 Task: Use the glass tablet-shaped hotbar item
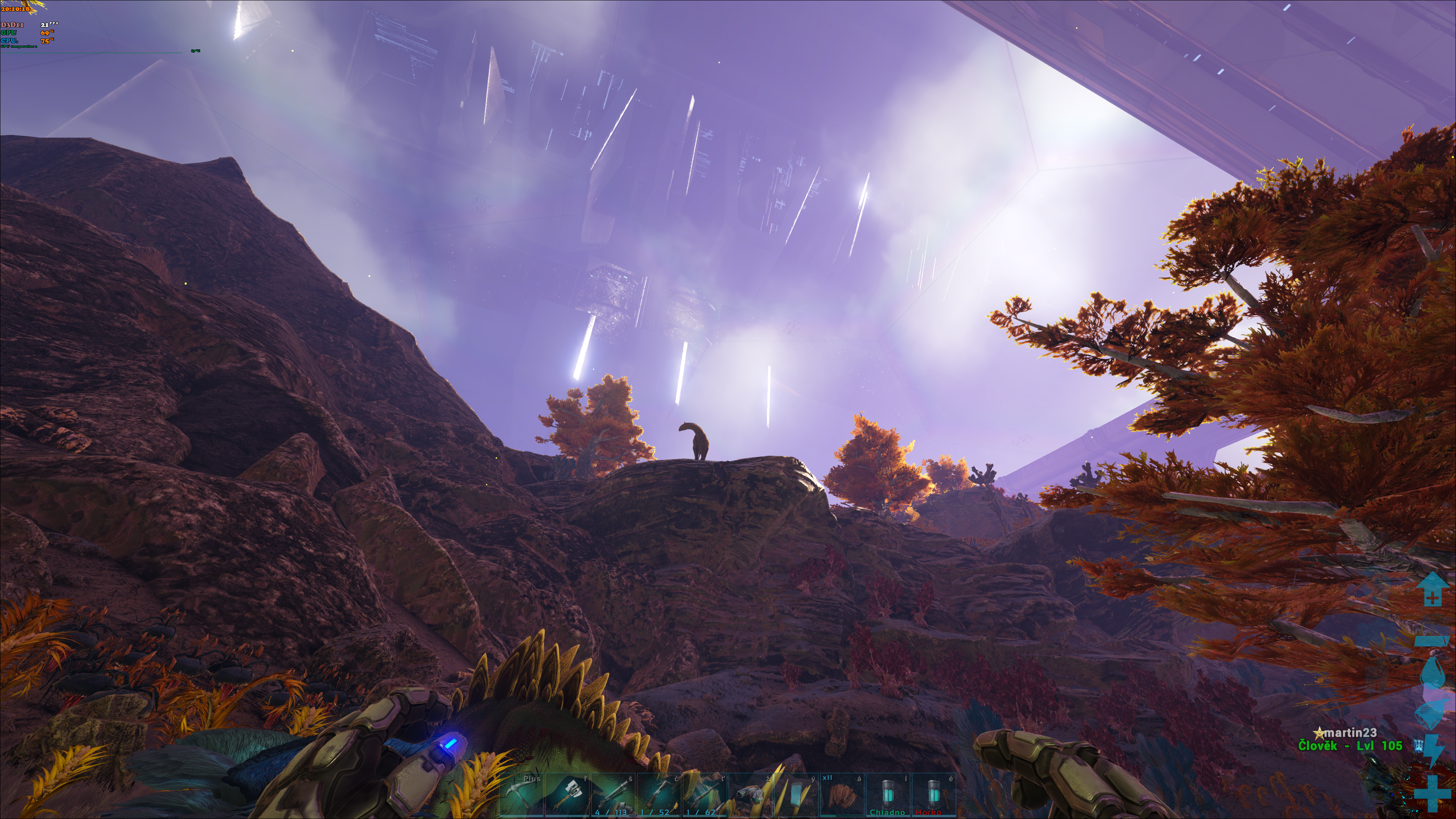796,795
